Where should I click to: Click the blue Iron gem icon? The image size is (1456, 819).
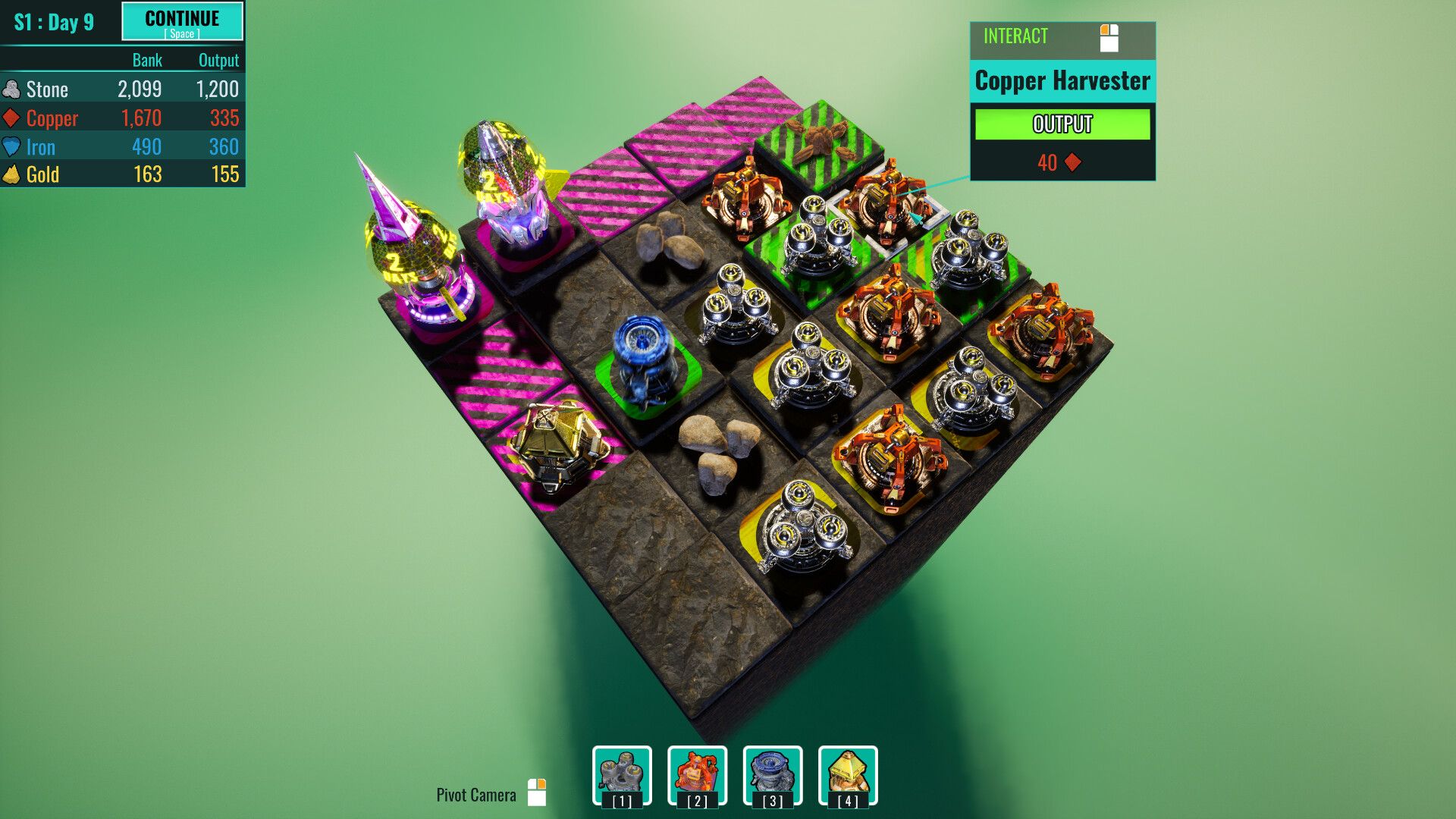11,146
